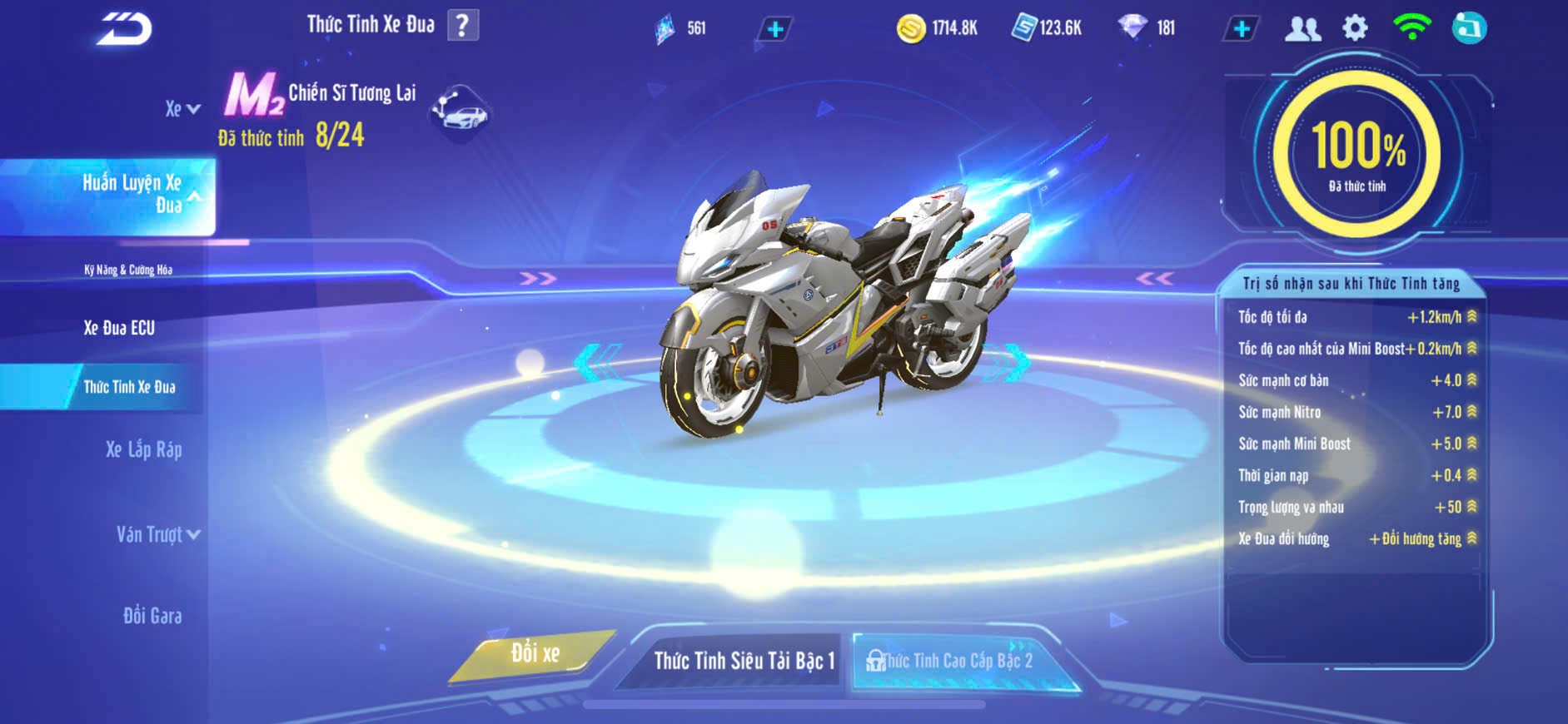Select the locked Thức Tỉnh Cao Cấp Bậc 2 tab
Screen dimensions: 1568x724
pyautogui.click(x=958, y=661)
